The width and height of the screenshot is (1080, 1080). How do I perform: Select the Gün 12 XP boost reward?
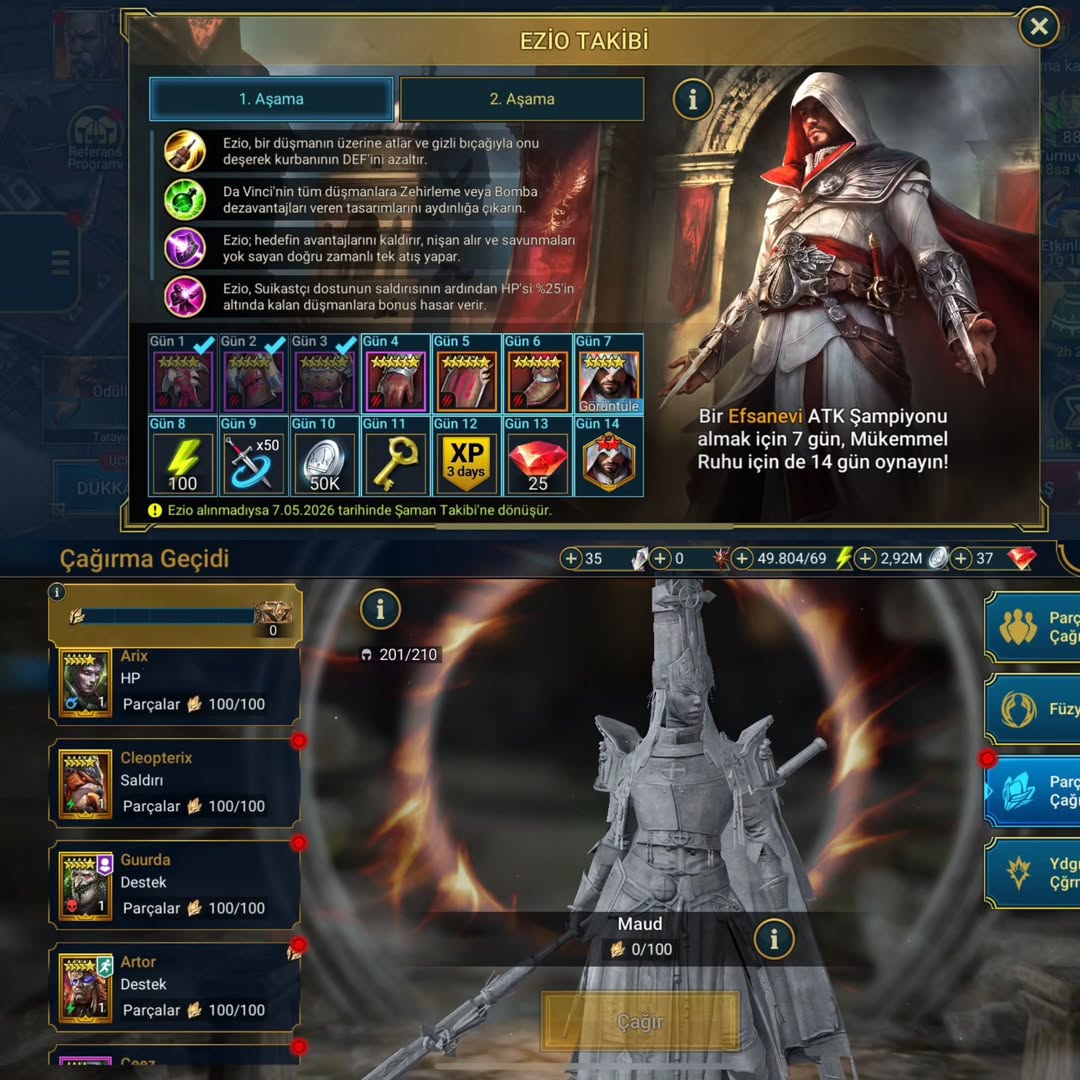coord(466,457)
